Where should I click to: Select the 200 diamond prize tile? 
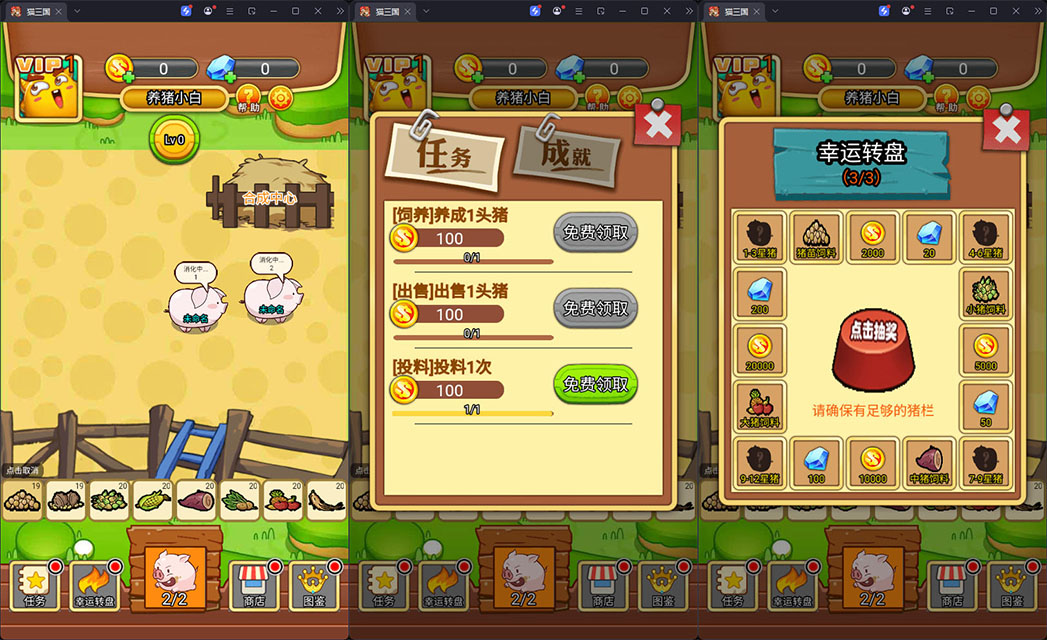tap(760, 293)
